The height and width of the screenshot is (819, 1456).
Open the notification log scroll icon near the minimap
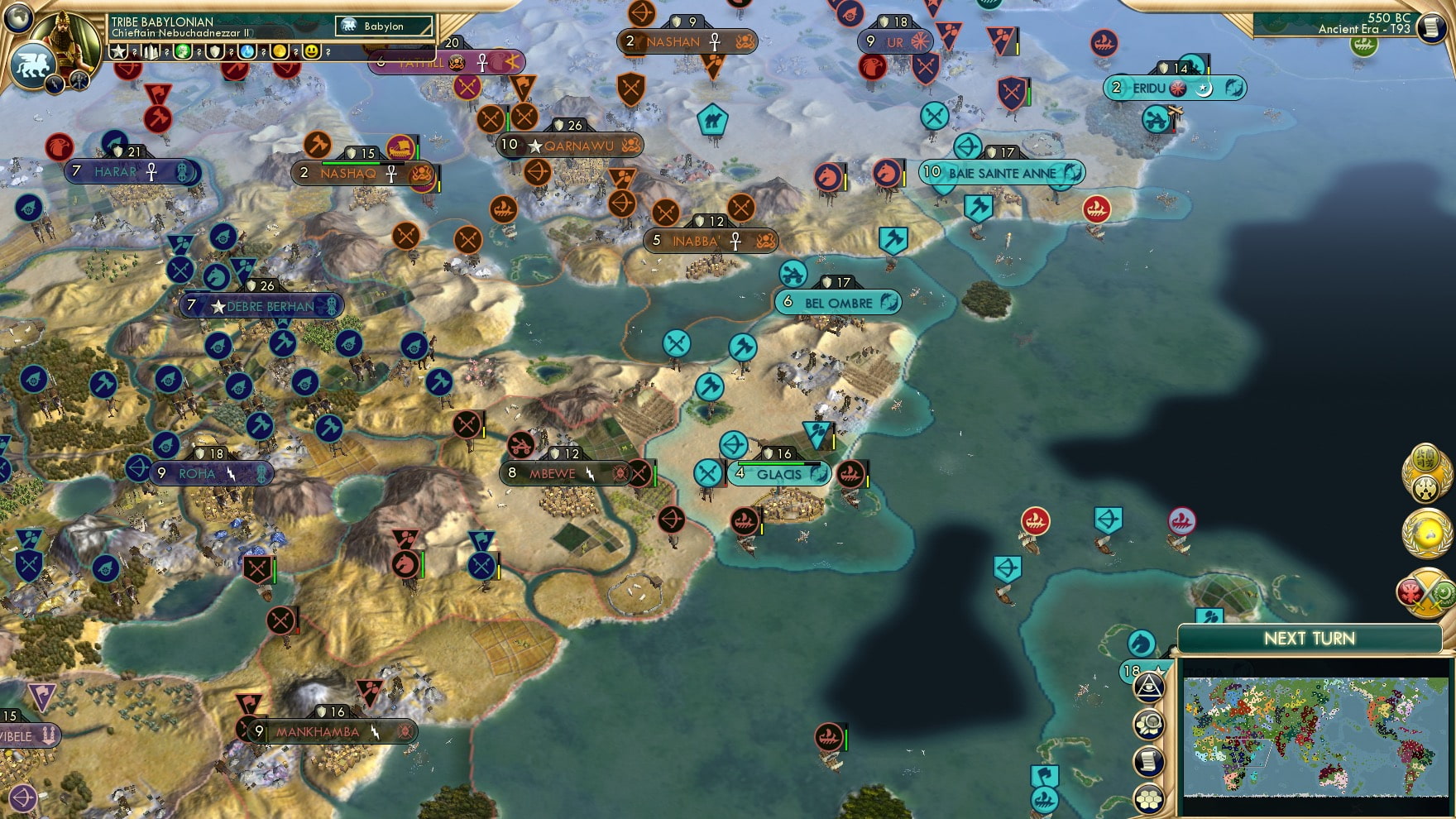[1149, 759]
